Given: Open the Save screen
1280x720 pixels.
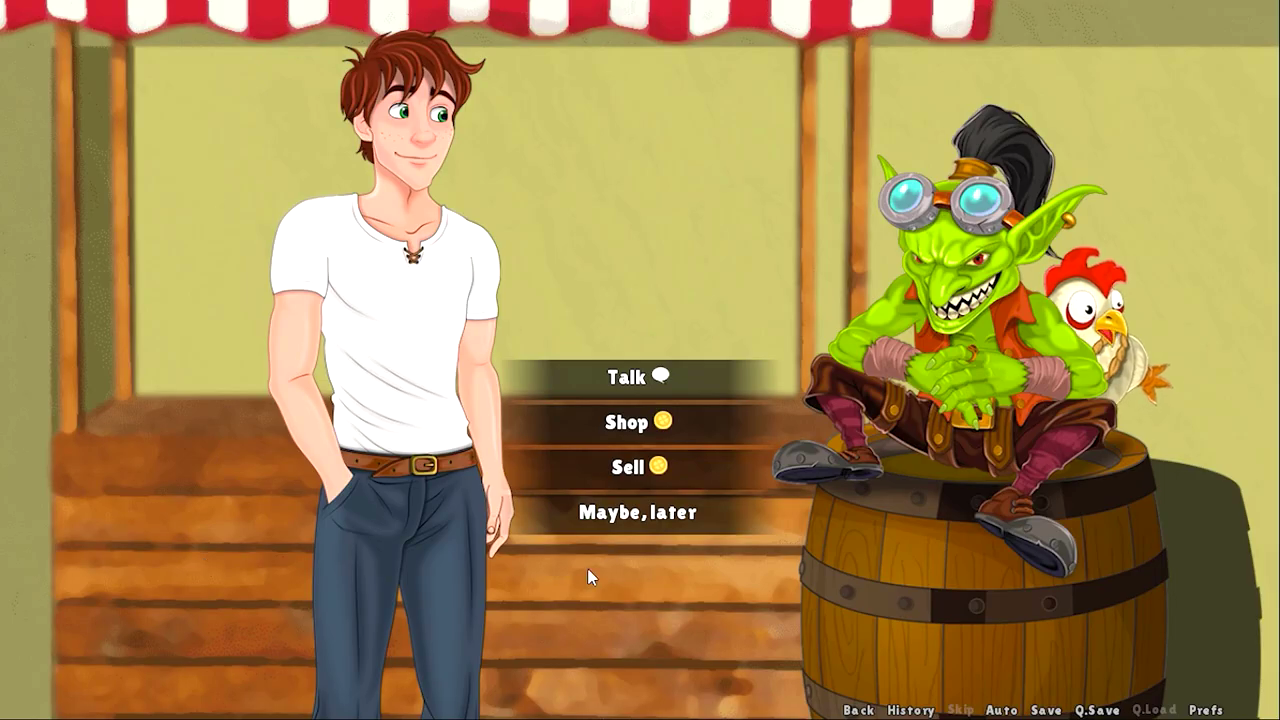Looking at the screenshot, I should (x=1046, y=710).
